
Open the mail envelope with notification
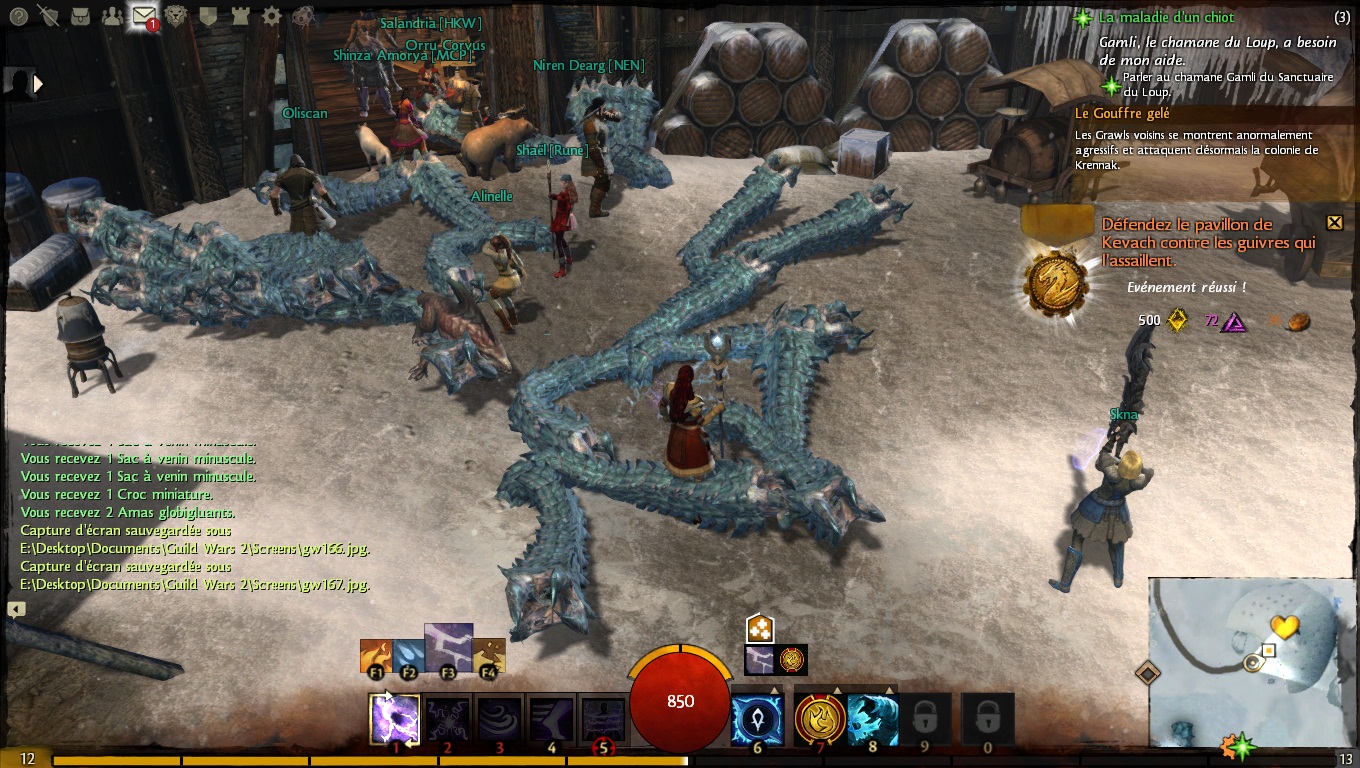(x=143, y=16)
